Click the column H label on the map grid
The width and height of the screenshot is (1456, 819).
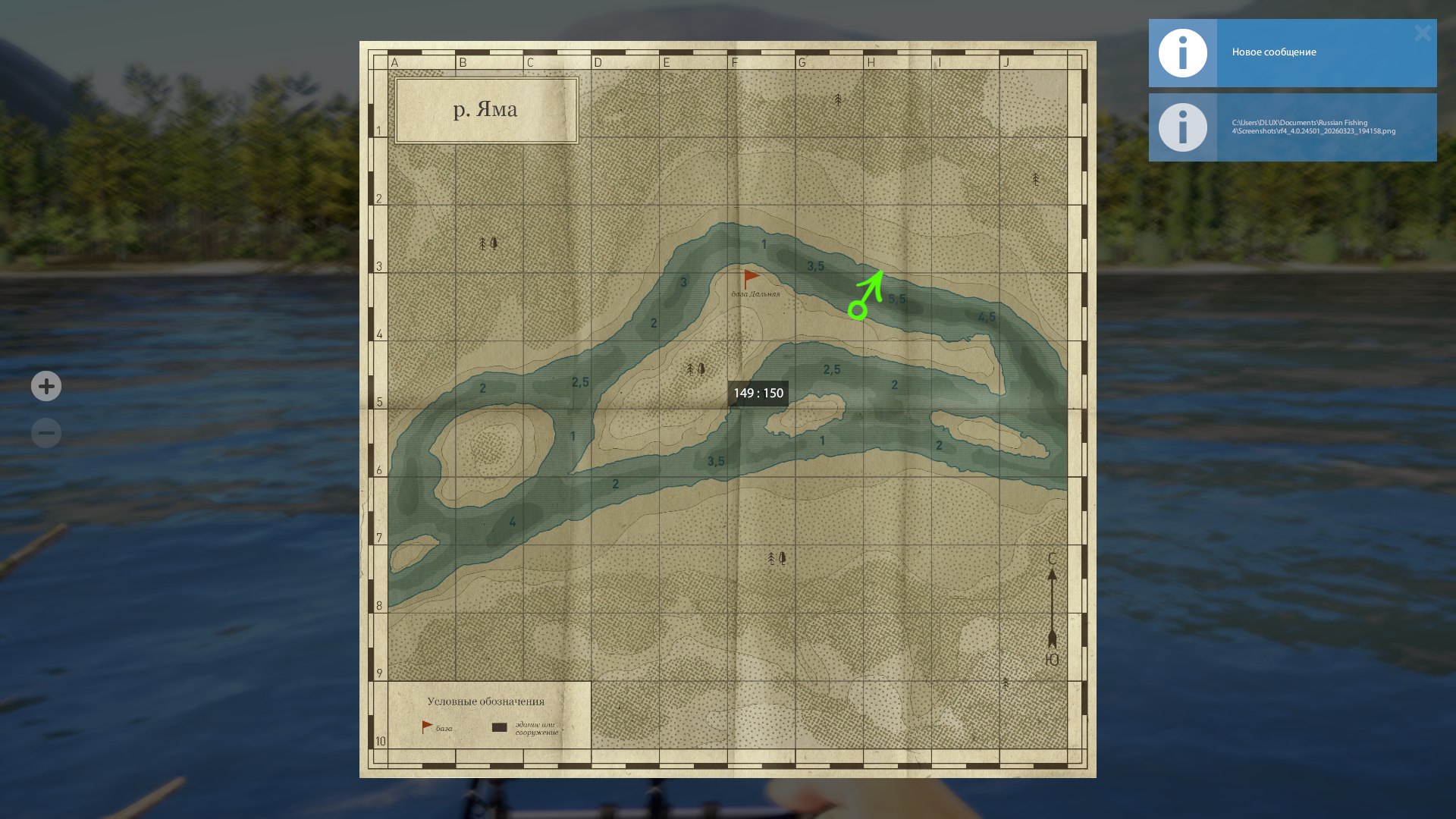point(871,62)
